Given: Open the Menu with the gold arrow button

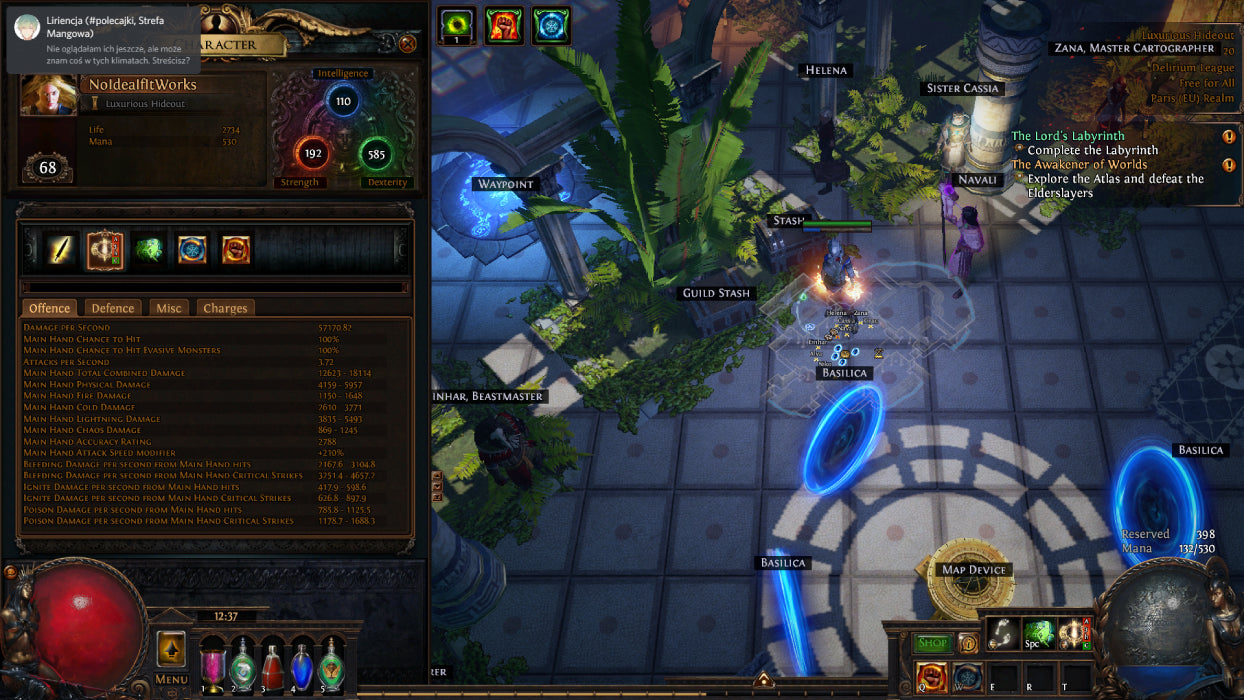Looking at the screenshot, I should tap(171, 649).
